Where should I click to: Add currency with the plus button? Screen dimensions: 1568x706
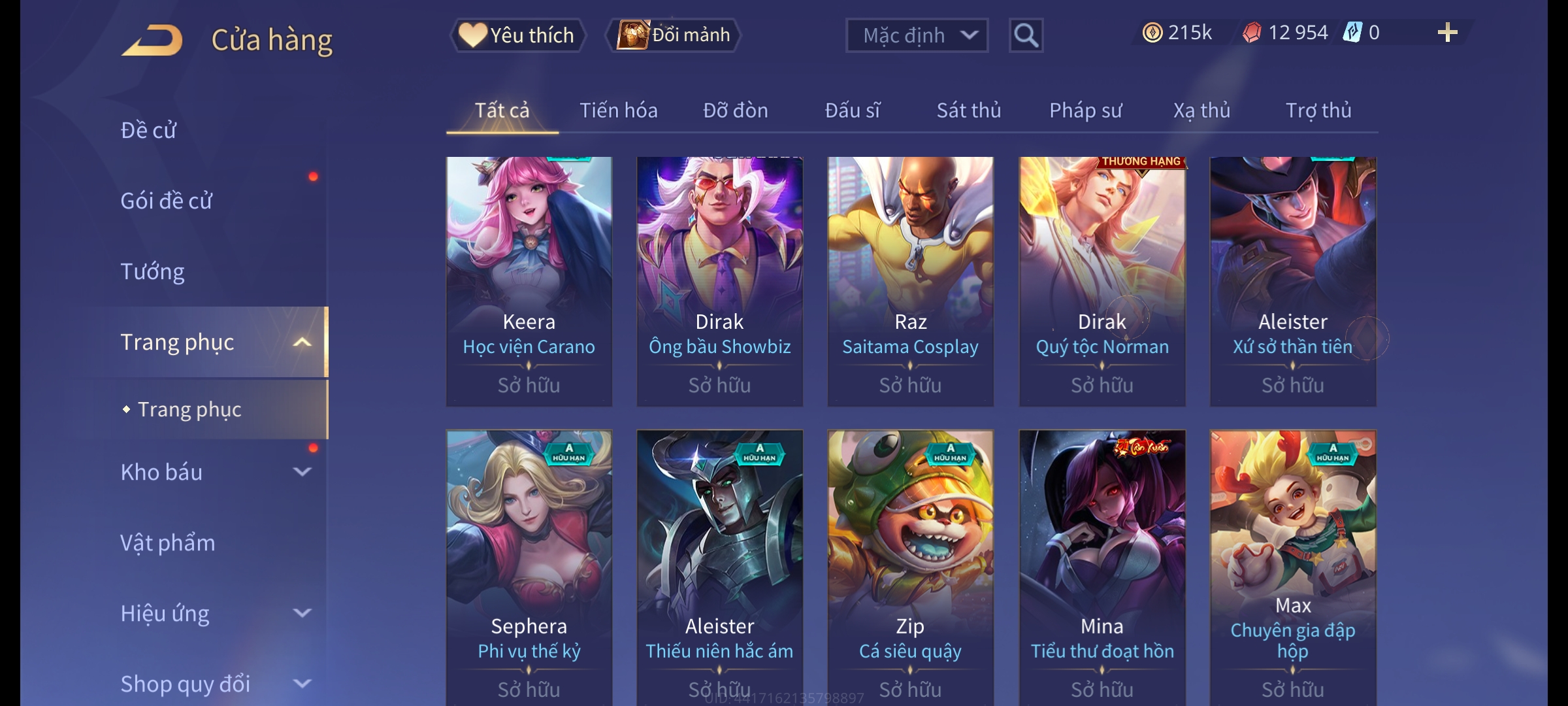pyautogui.click(x=1447, y=33)
